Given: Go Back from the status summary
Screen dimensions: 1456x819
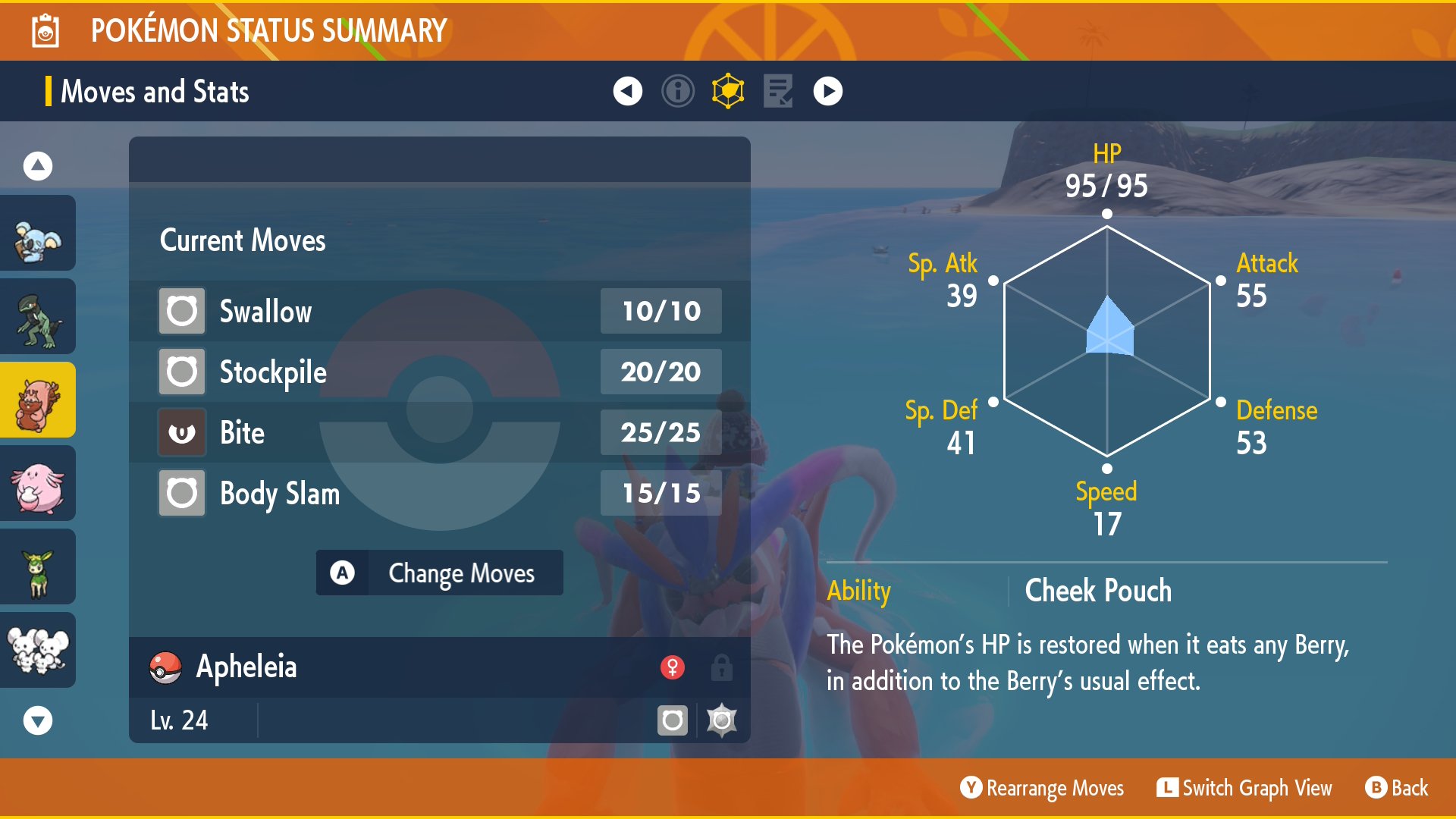Looking at the screenshot, I should tap(1397, 788).
